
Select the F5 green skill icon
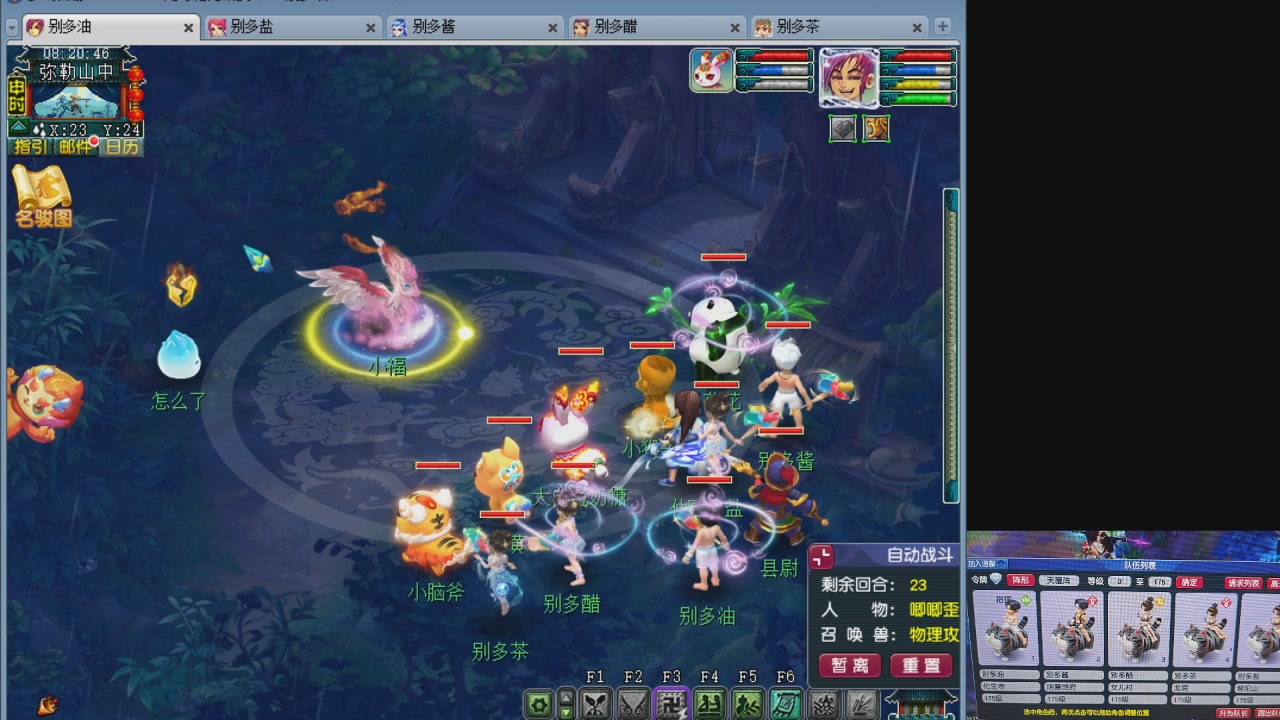pyautogui.click(x=747, y=703)
